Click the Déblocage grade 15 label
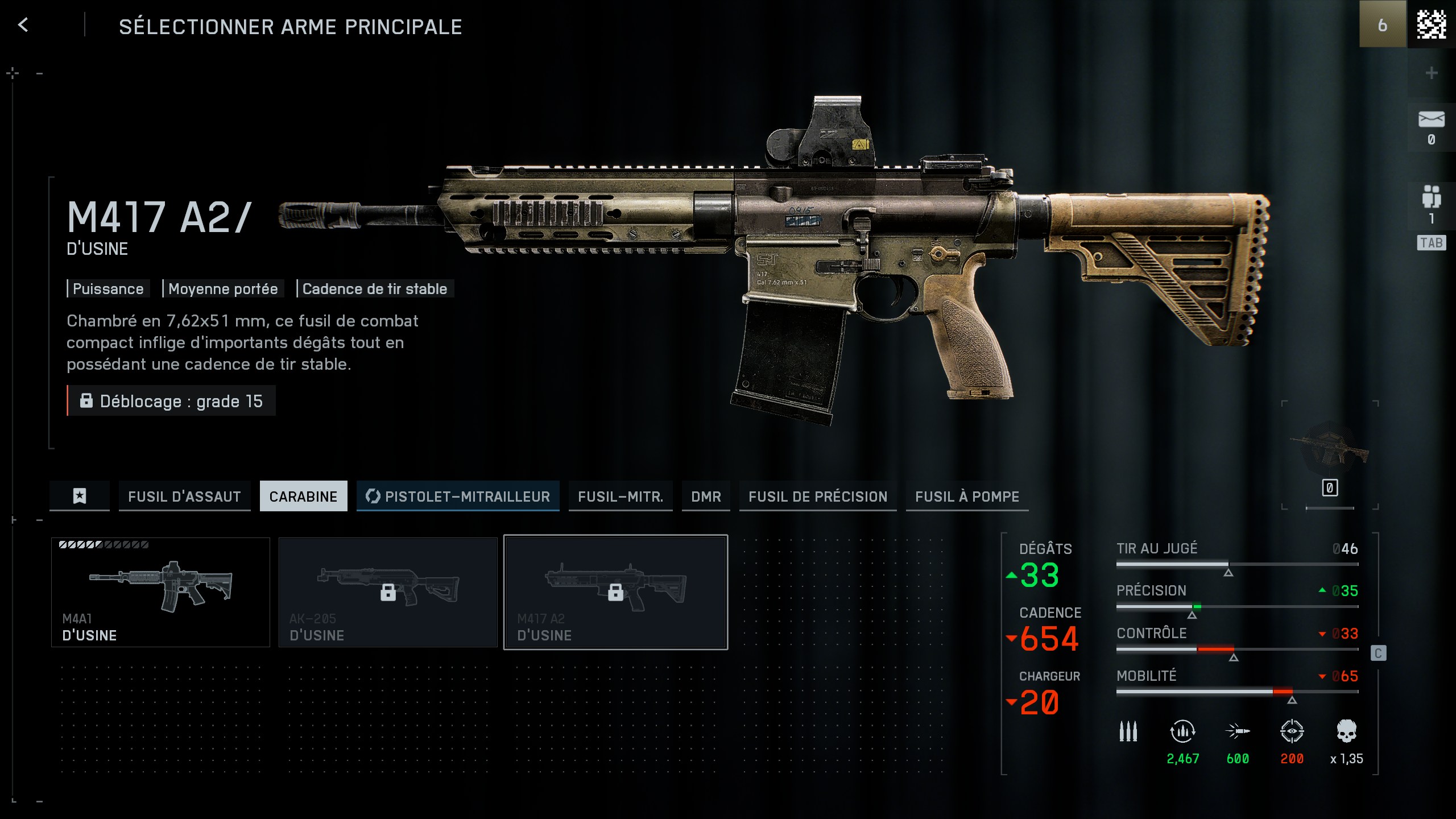 coord(171,401)
